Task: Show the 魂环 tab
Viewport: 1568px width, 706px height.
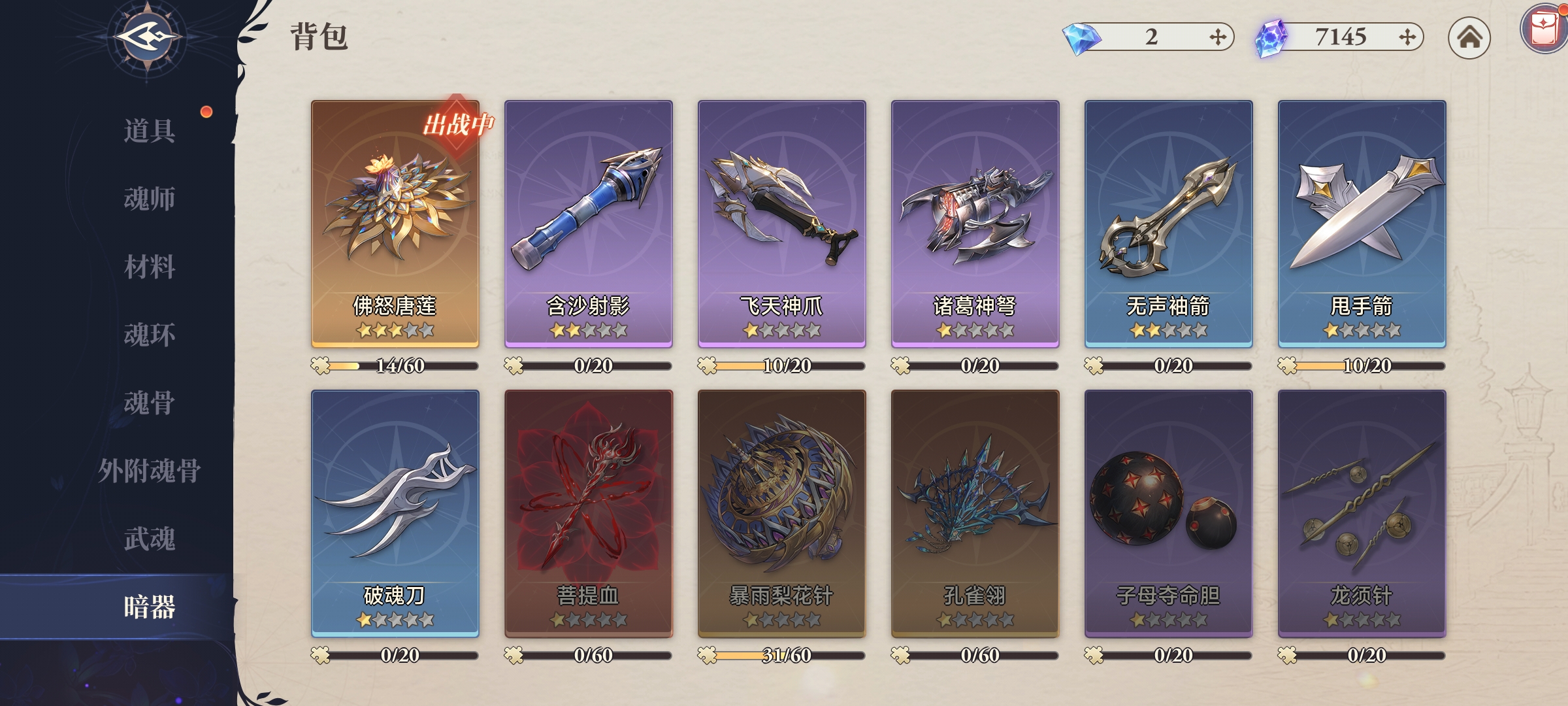Action: coord(150,335)
